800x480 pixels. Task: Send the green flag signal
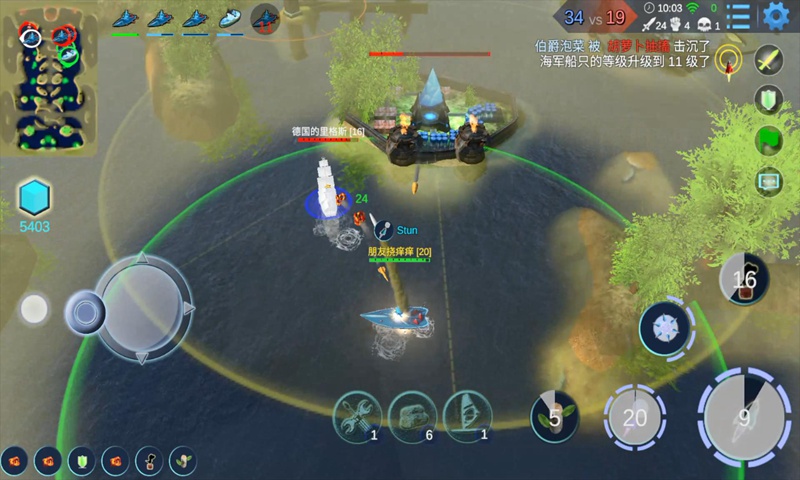pos(768,140)
